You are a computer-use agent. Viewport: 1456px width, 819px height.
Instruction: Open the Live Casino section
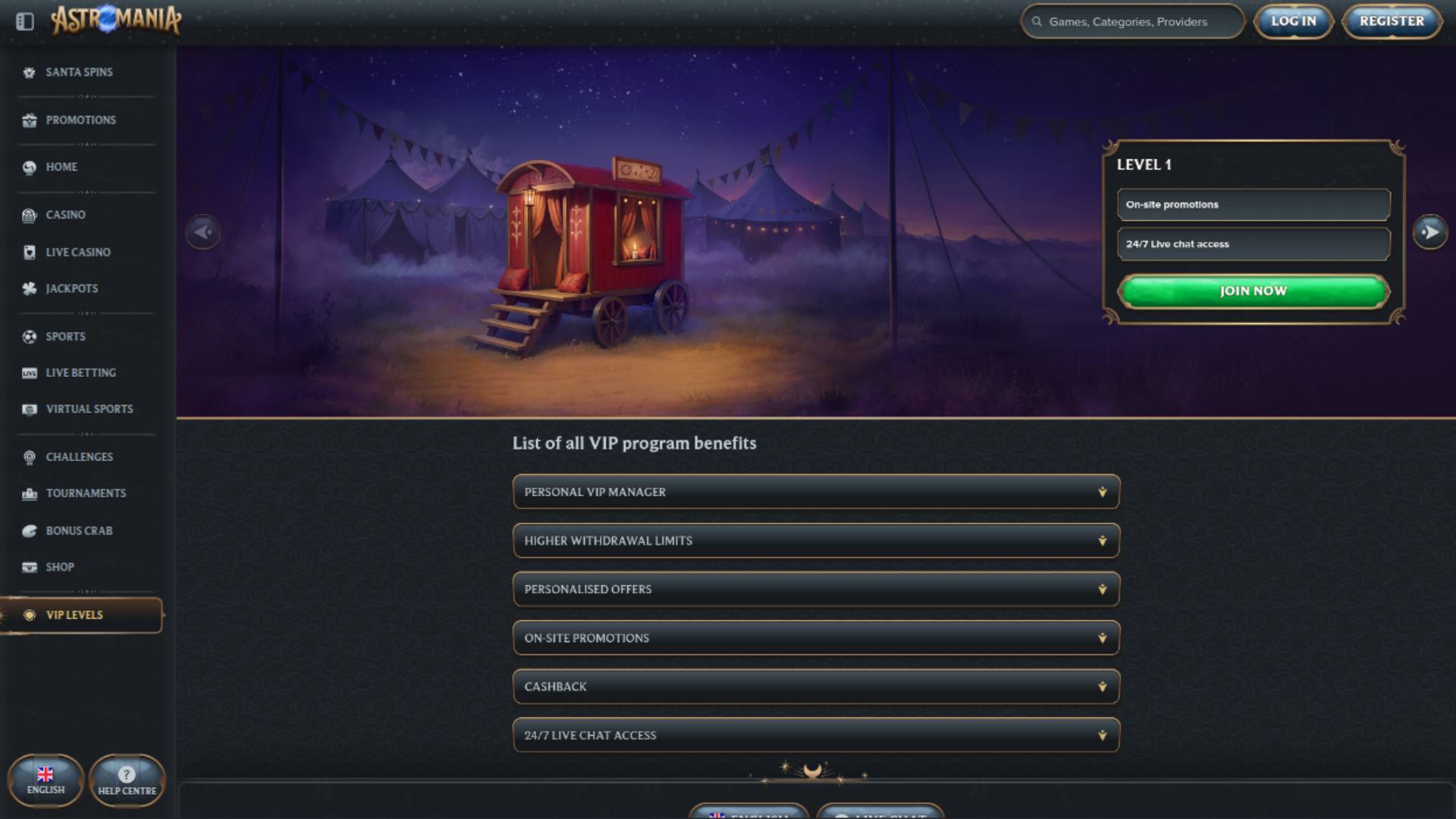[x=79, y=252]
